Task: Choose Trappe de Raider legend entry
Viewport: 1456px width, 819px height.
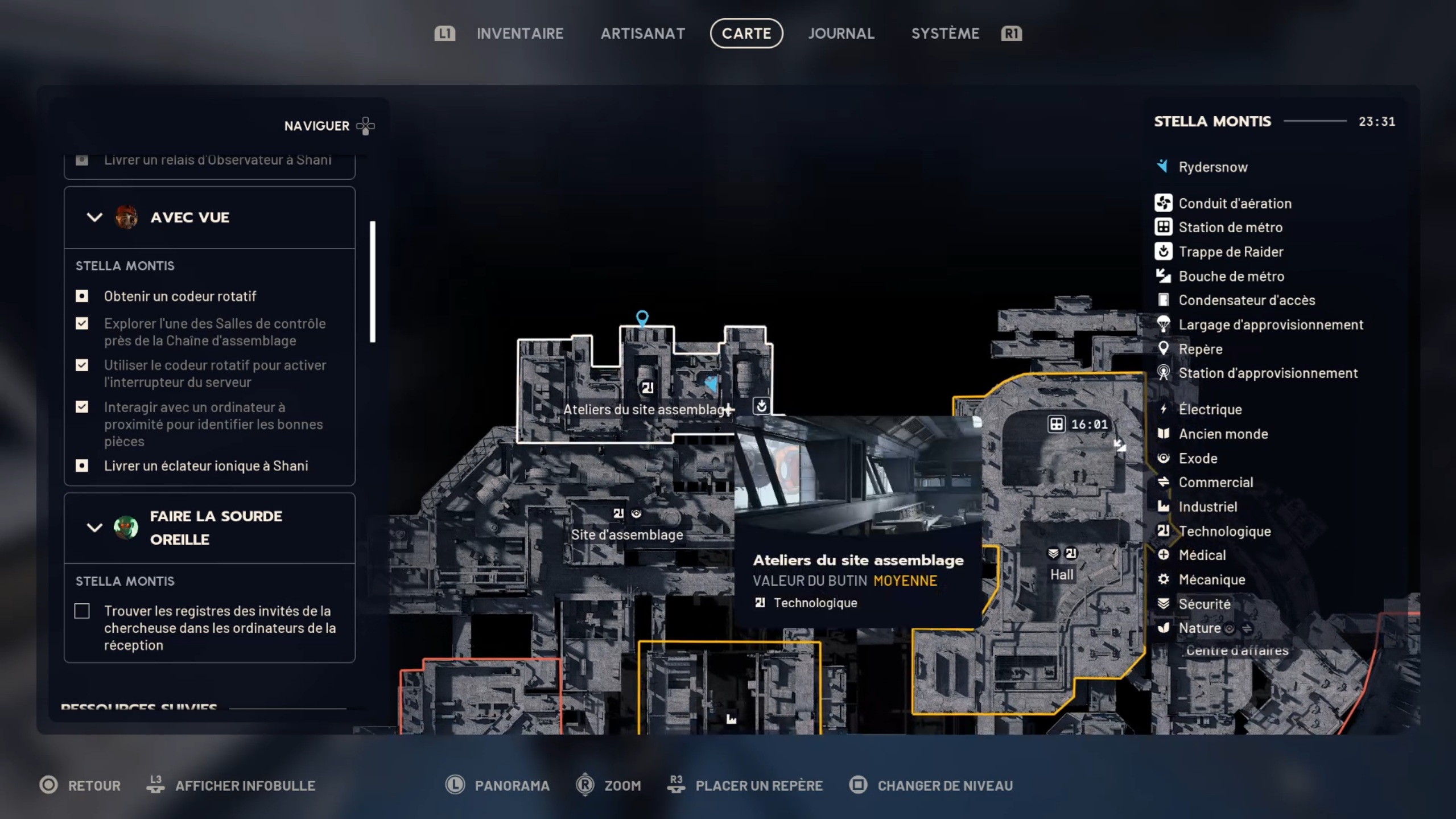Action: pos(1230,252)
